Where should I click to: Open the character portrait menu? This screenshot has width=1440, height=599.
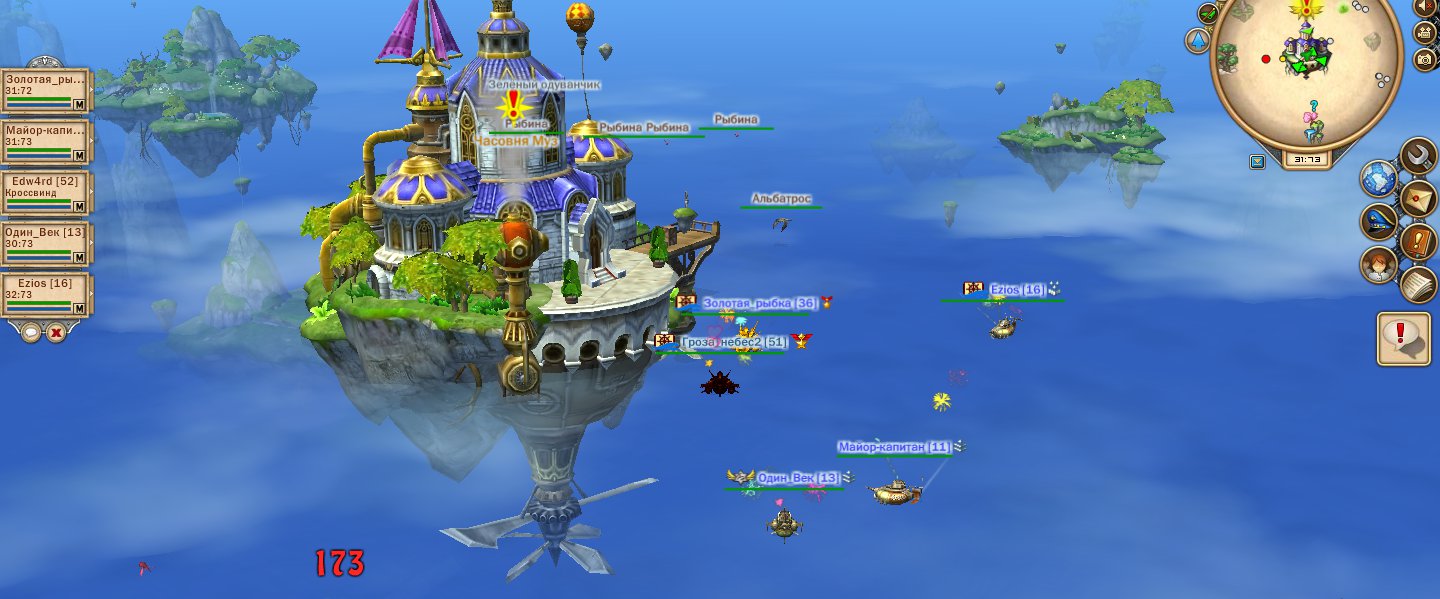1379,265
